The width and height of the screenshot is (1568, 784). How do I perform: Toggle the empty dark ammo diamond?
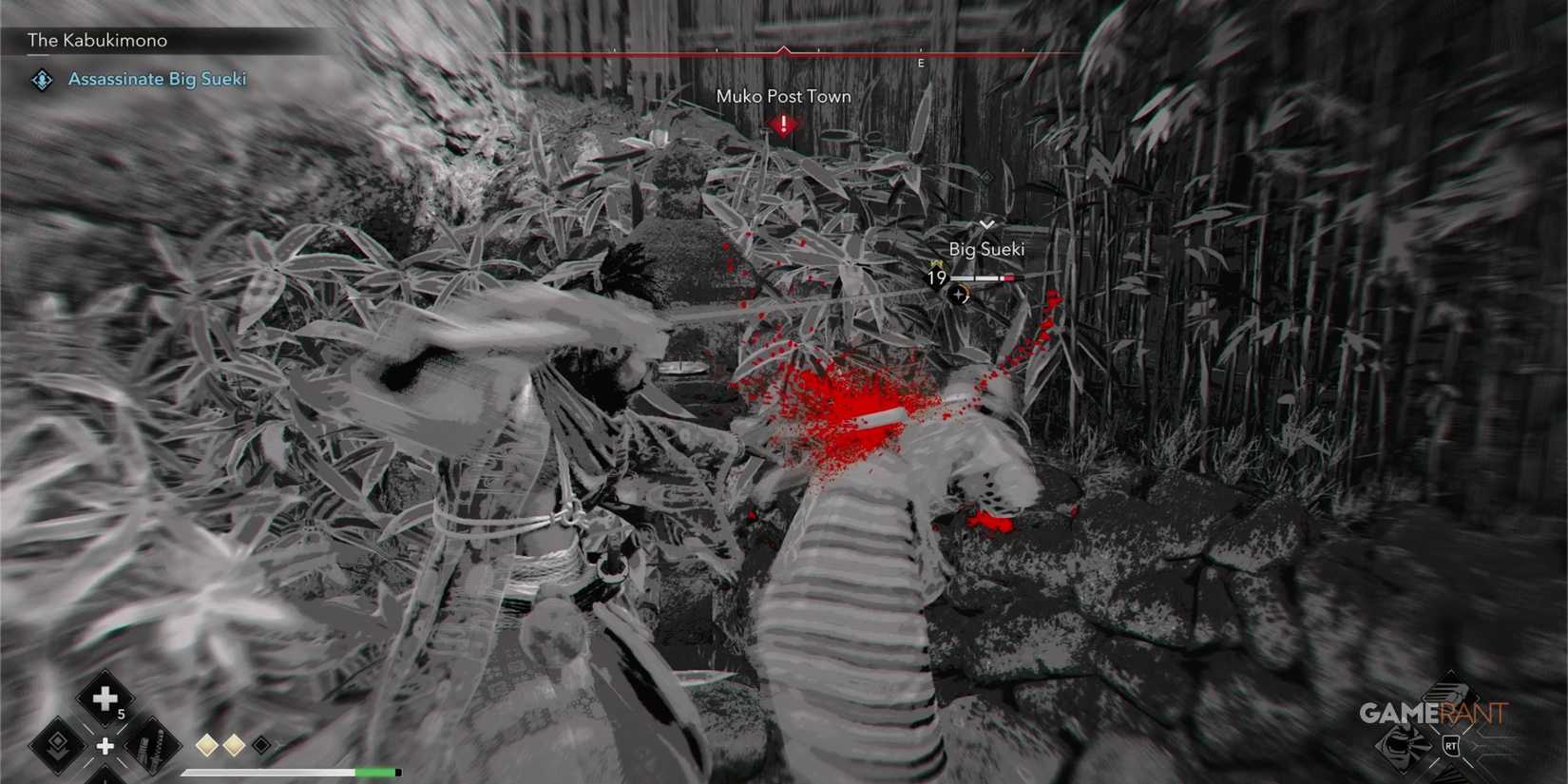click(x=261, y=745)
